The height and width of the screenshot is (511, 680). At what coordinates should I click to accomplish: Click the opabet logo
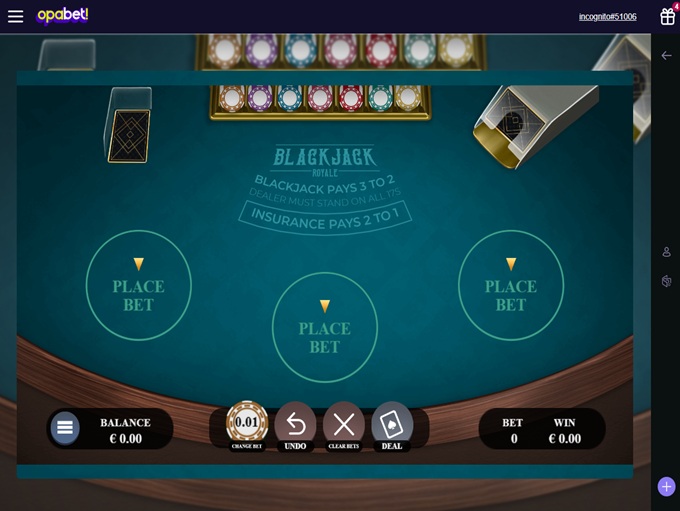tap(62, 15)
